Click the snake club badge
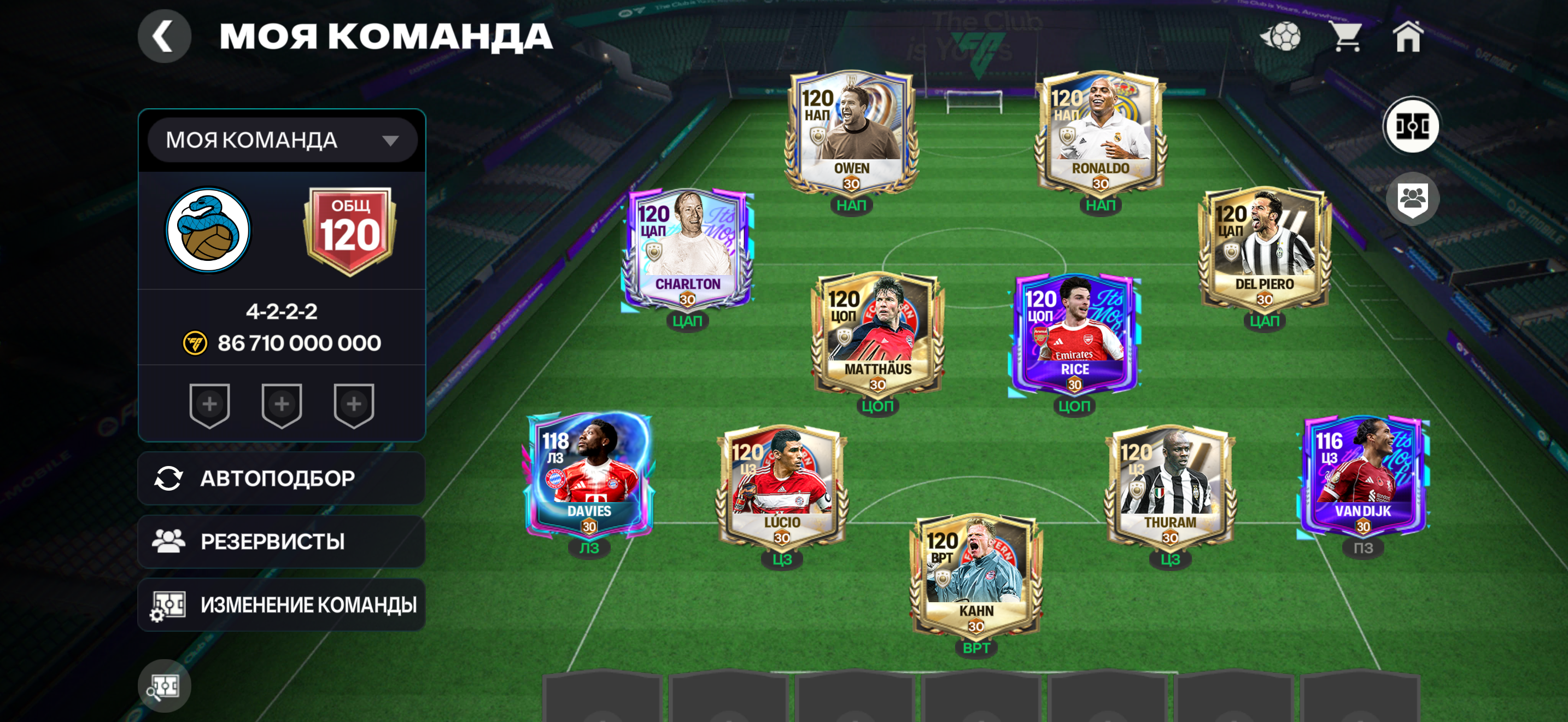The height and width of the screenshot is (722, 1568). [209, 231]
